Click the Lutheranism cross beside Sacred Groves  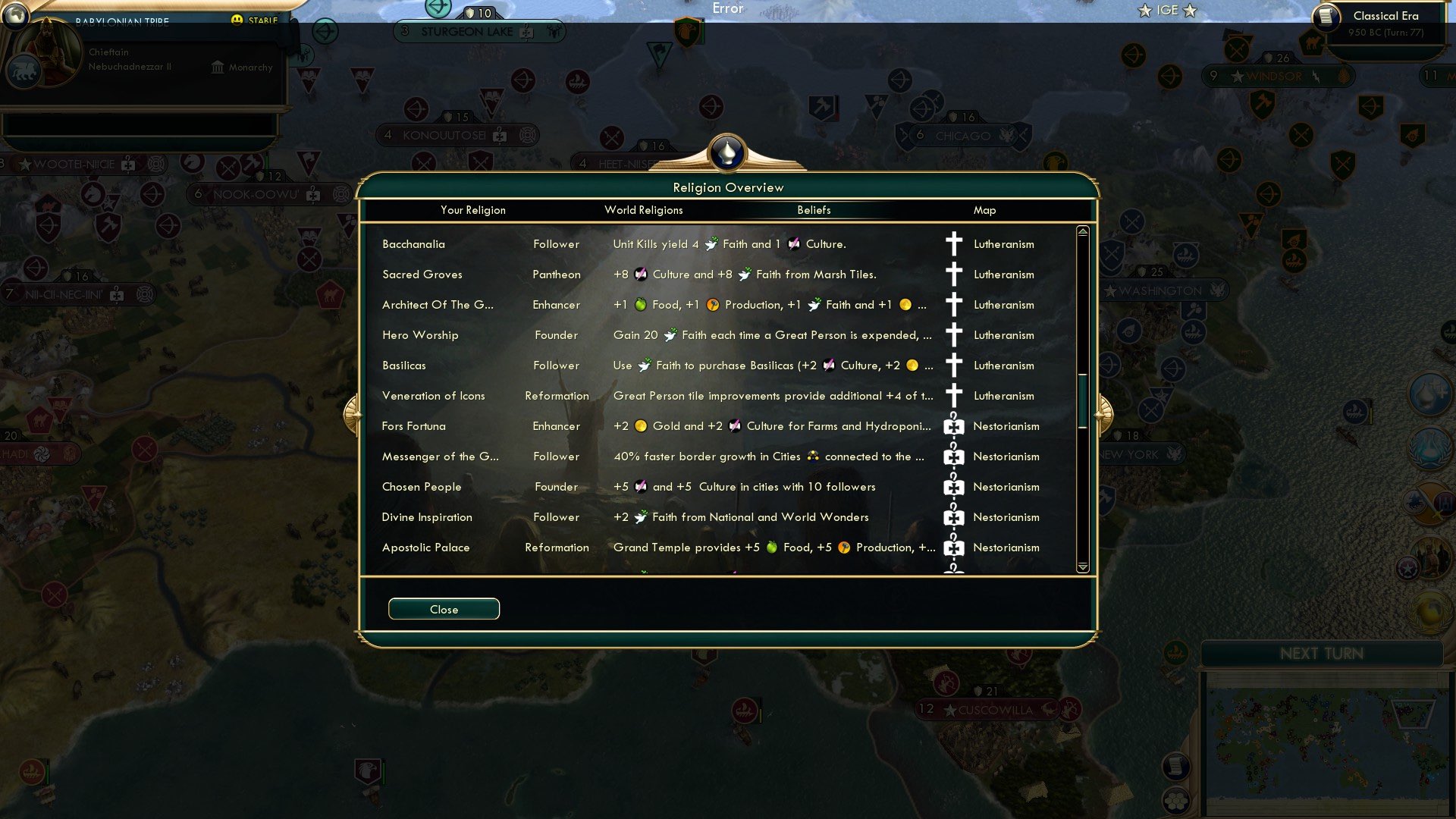pos(953,274)
